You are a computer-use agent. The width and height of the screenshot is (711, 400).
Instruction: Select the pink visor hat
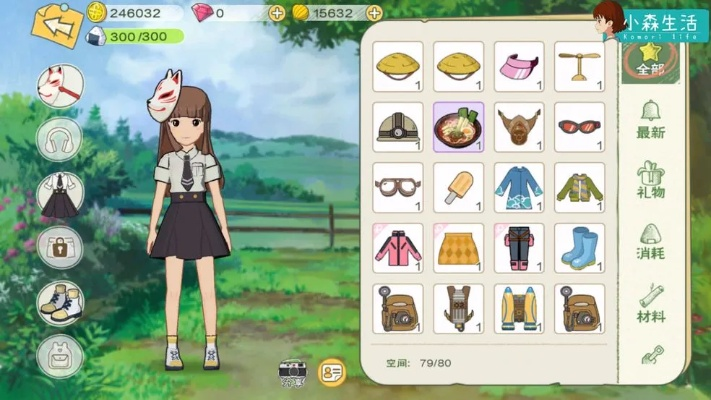point(519,66)
